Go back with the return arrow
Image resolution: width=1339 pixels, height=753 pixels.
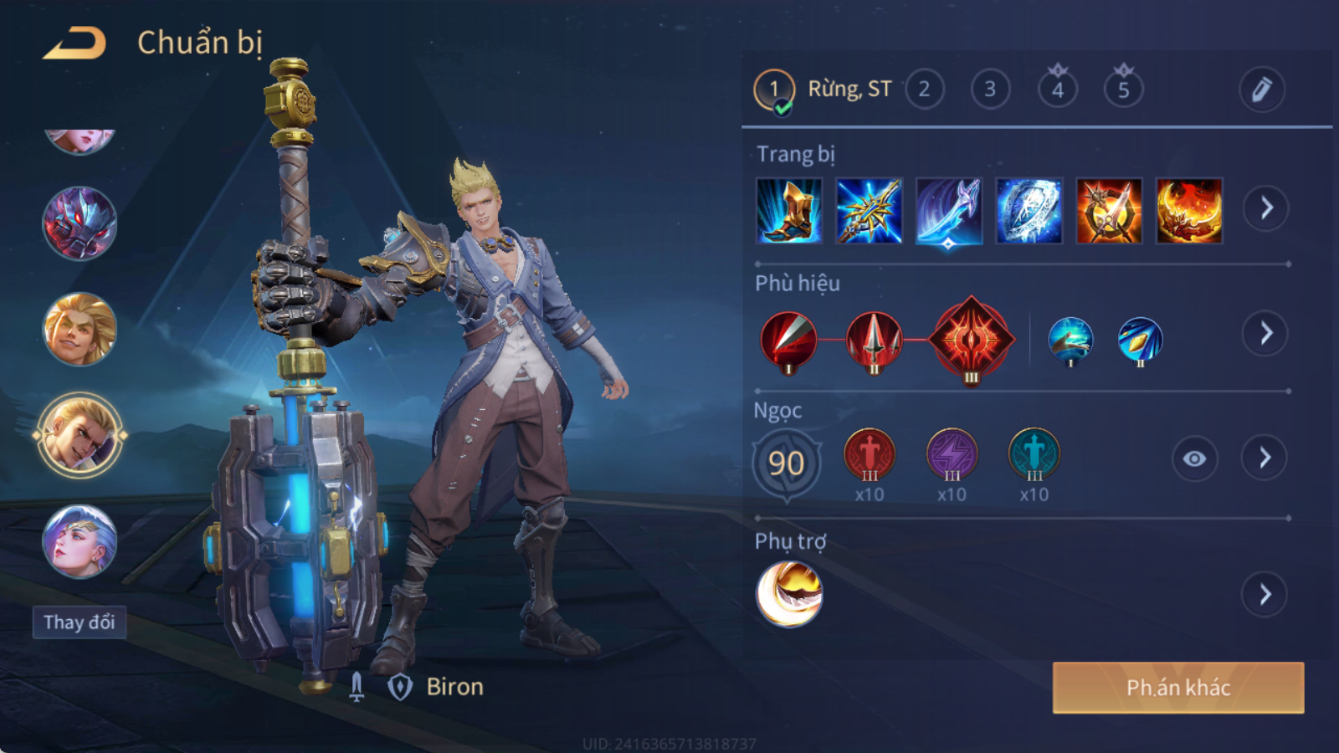[75, 43]
